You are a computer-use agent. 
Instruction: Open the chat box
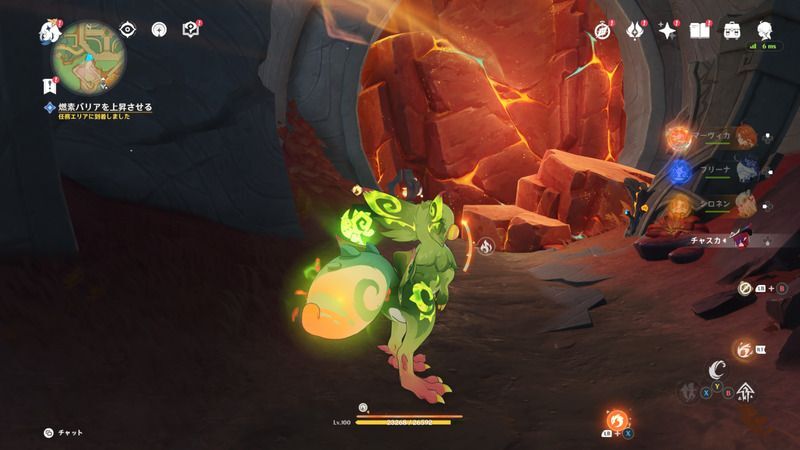click(63, 432)
